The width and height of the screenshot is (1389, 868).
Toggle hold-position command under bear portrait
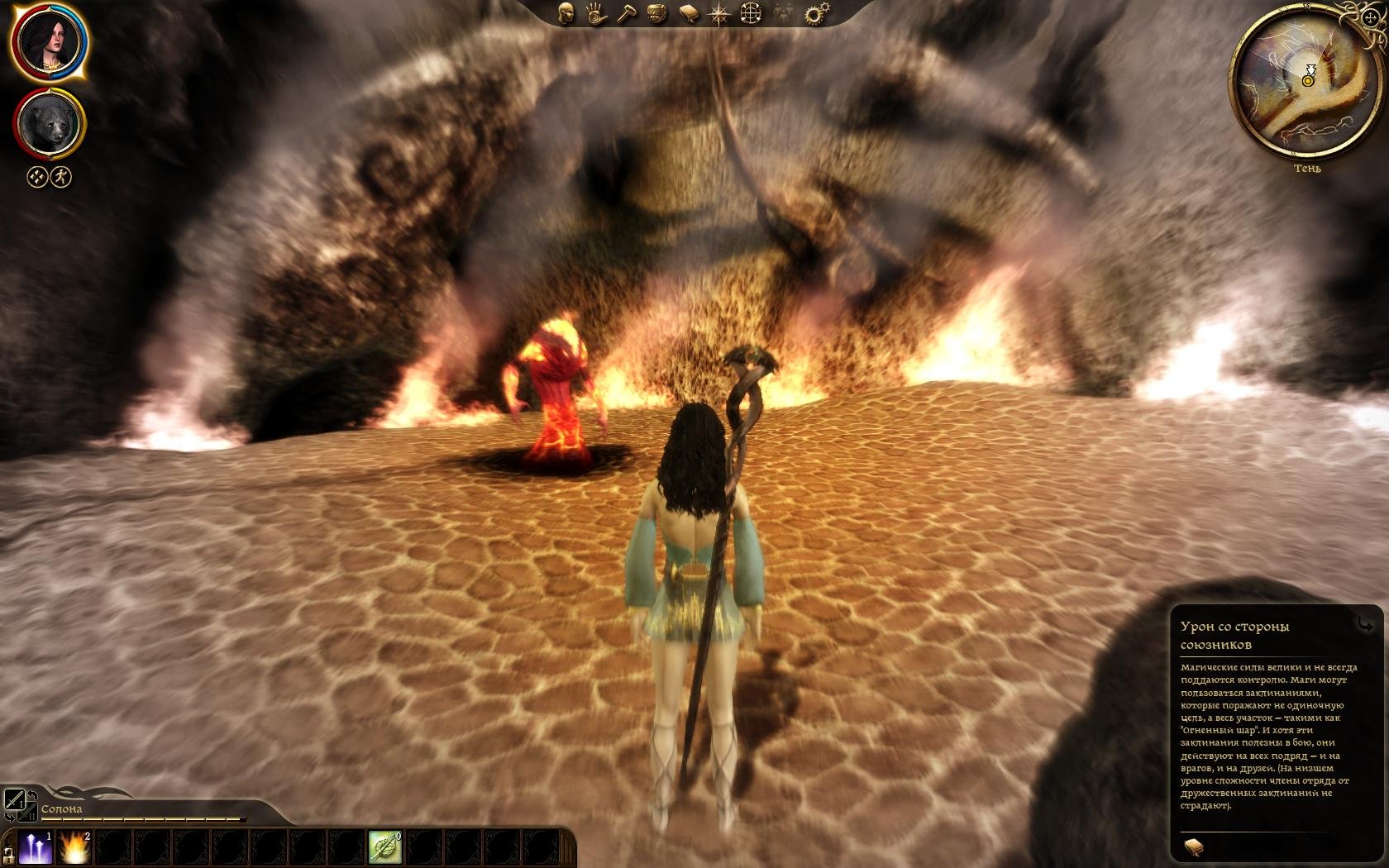(x=36, y=178)
